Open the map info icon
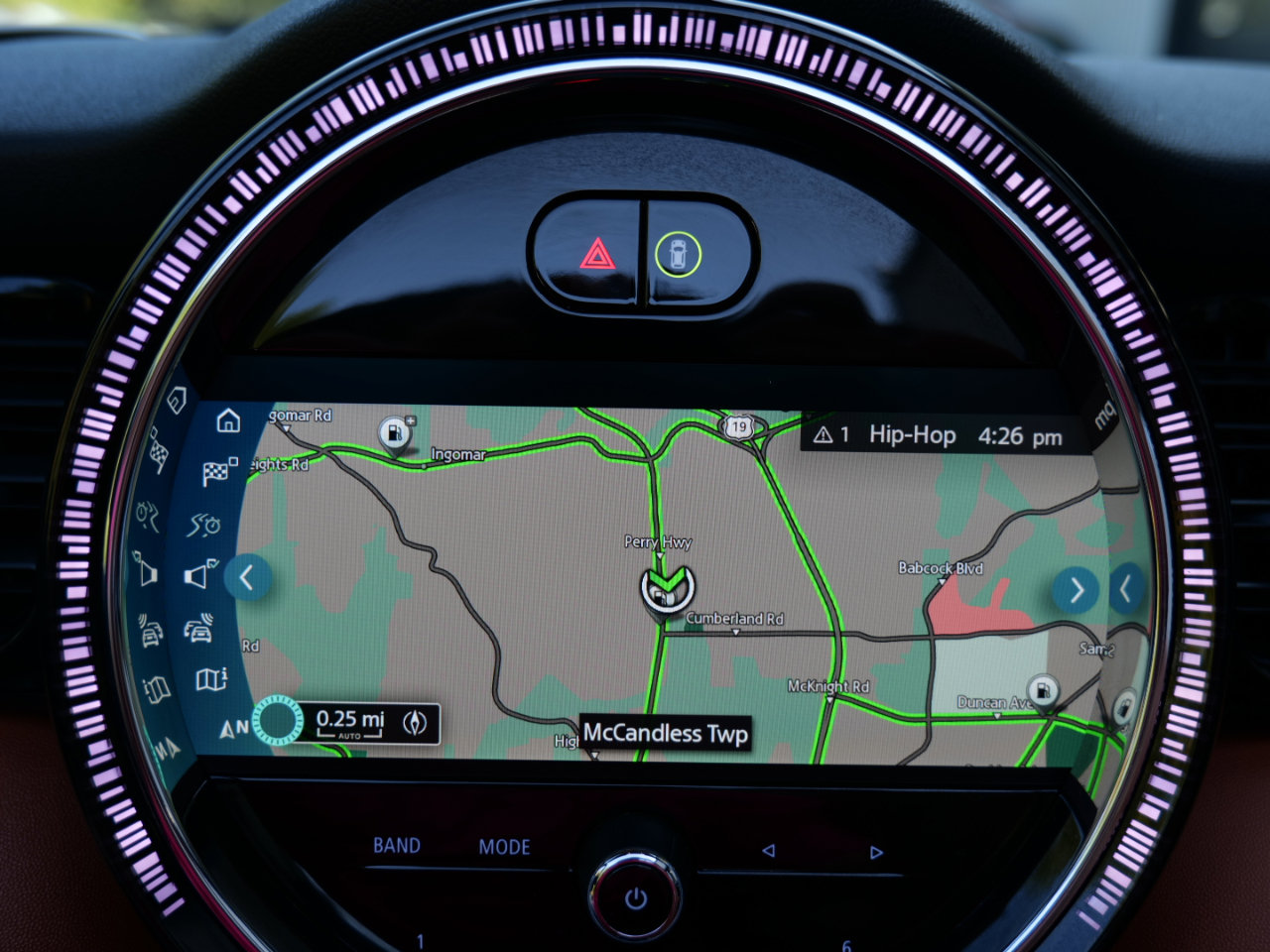Screen dimensions: 1270x952 [211, 680]
